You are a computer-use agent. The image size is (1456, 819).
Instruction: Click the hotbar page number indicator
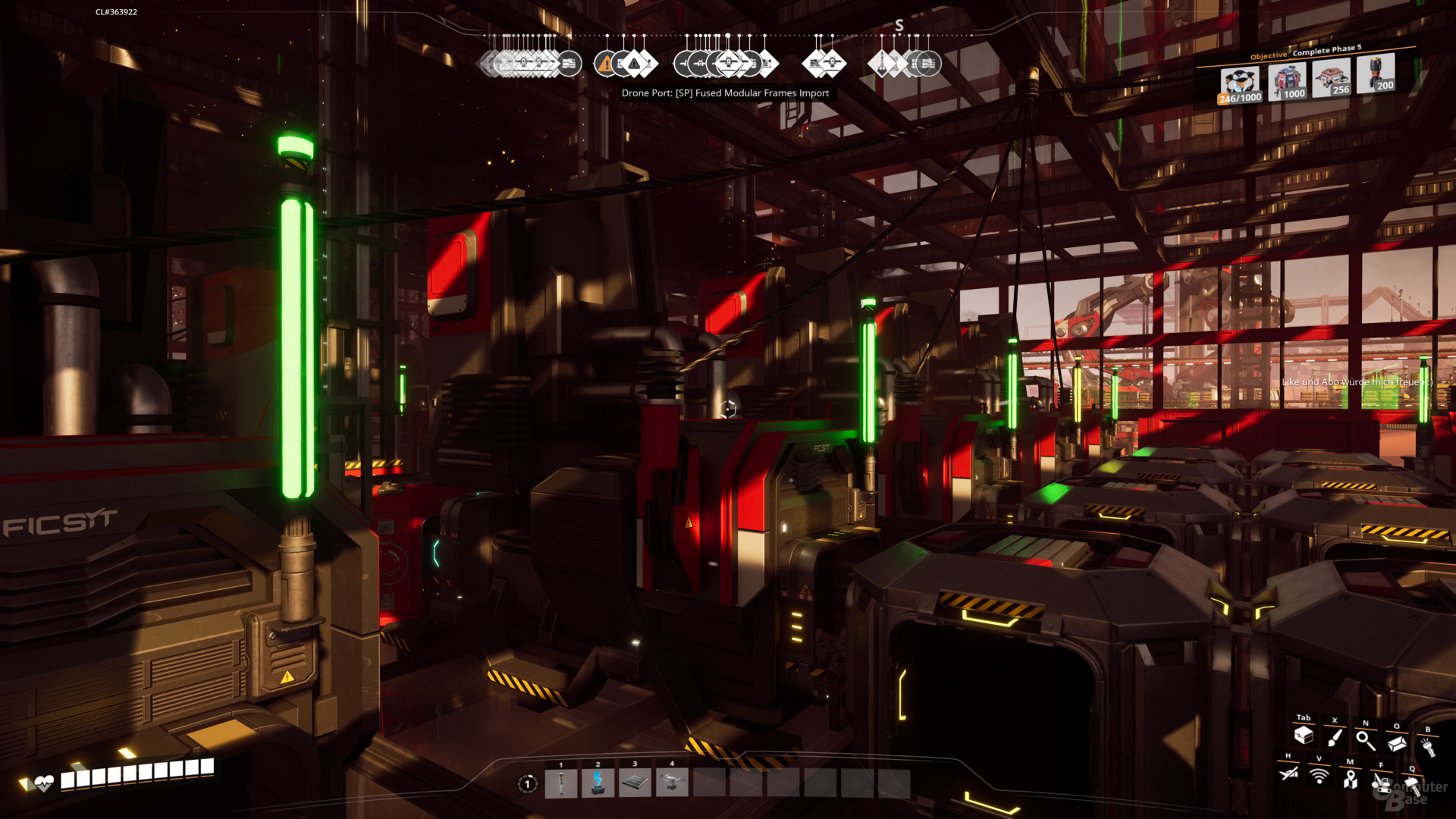pyautogui.click(x=528, y=784)
